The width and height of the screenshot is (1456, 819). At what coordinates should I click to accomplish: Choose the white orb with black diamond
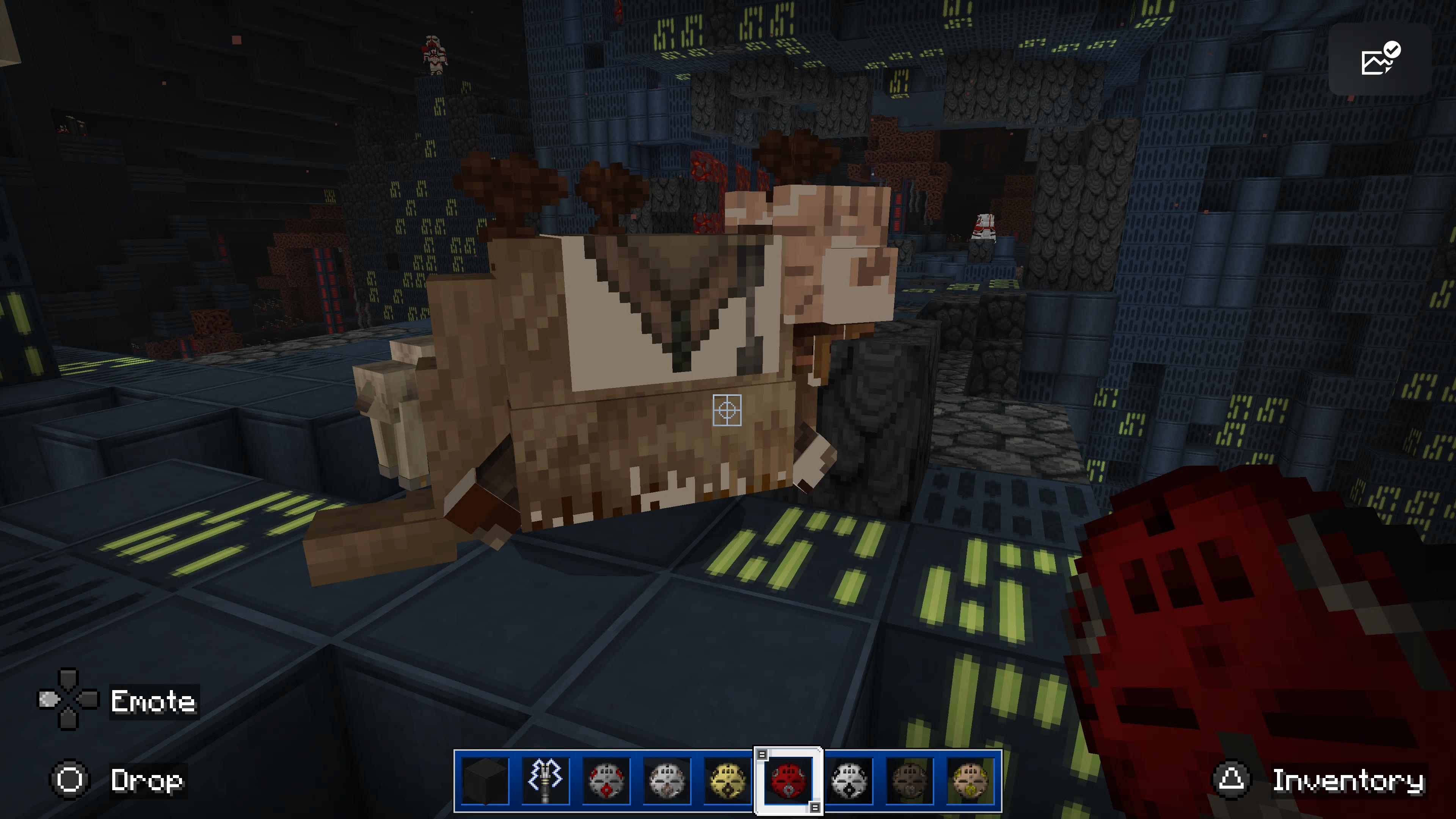[x=849, y=781]
